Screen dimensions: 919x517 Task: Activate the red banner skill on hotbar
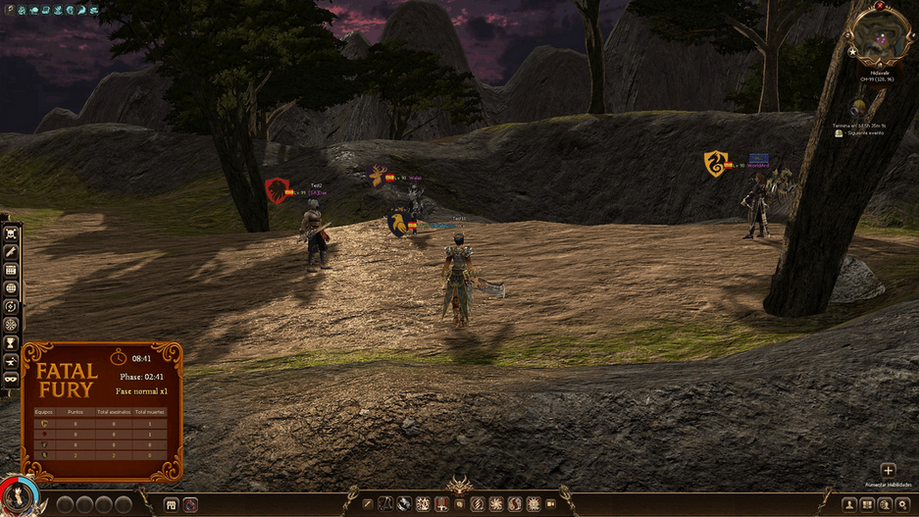[x=441, y=504]
